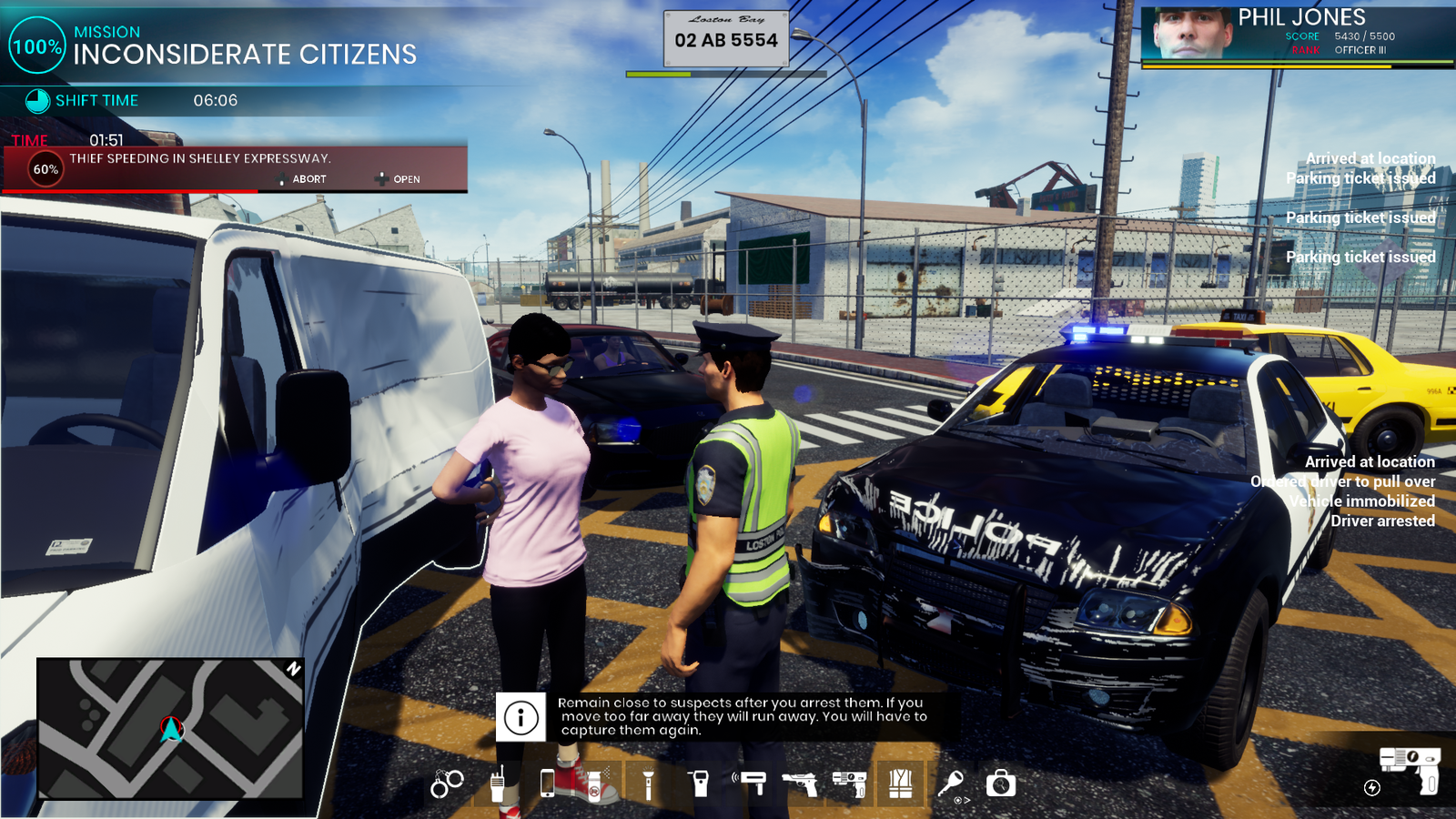The image size is (1456, 819).
Task: Click Phil Jones's officer portrait
Action: [x=1188, y=35]
